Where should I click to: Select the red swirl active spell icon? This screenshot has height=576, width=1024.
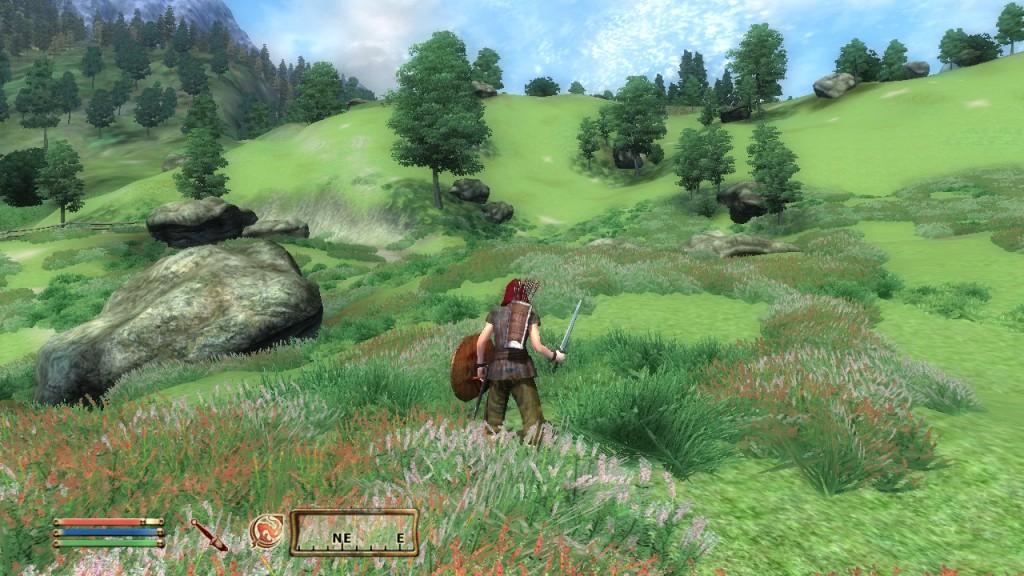266,530
